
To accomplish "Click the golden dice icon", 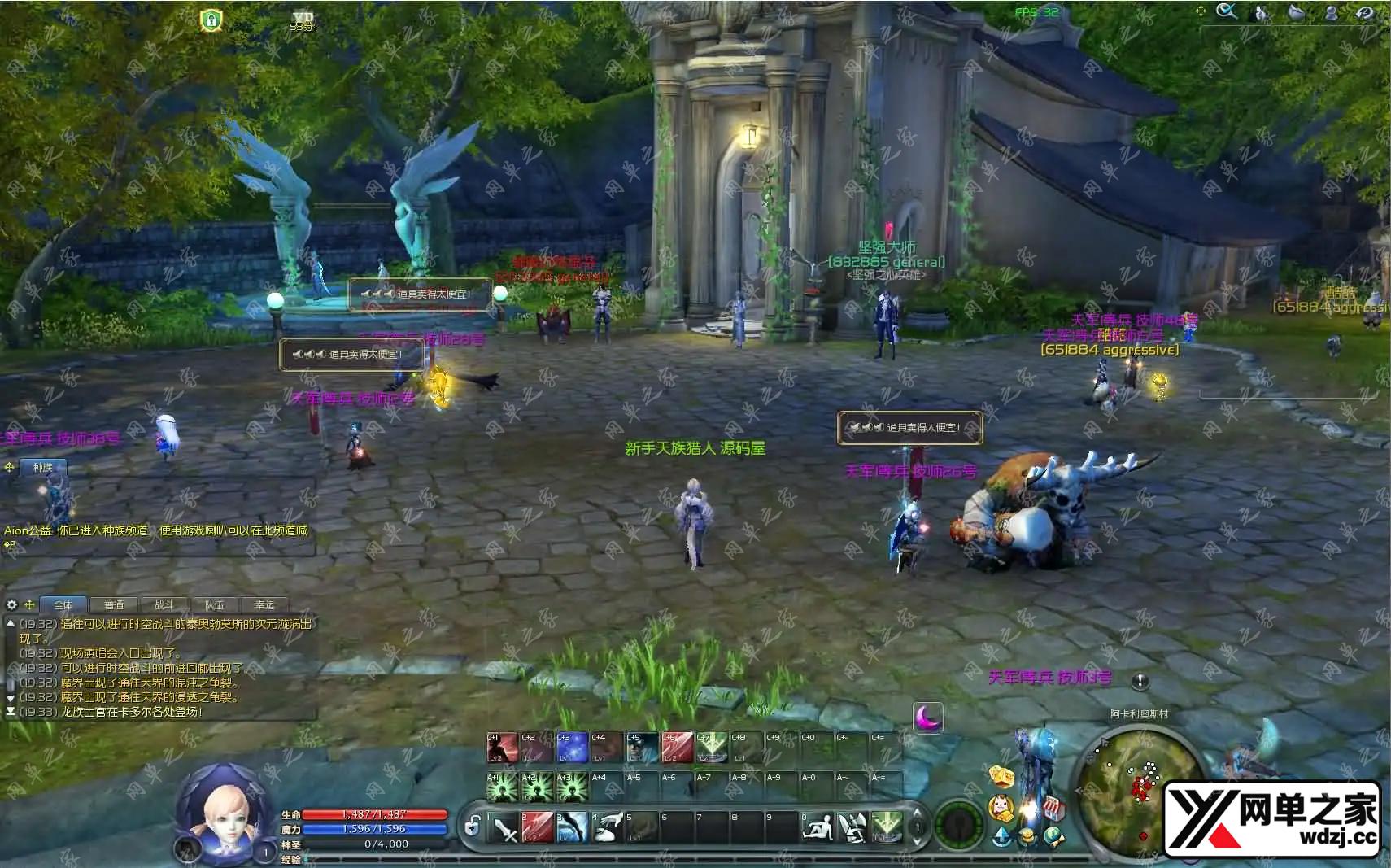I will 1001,776.
